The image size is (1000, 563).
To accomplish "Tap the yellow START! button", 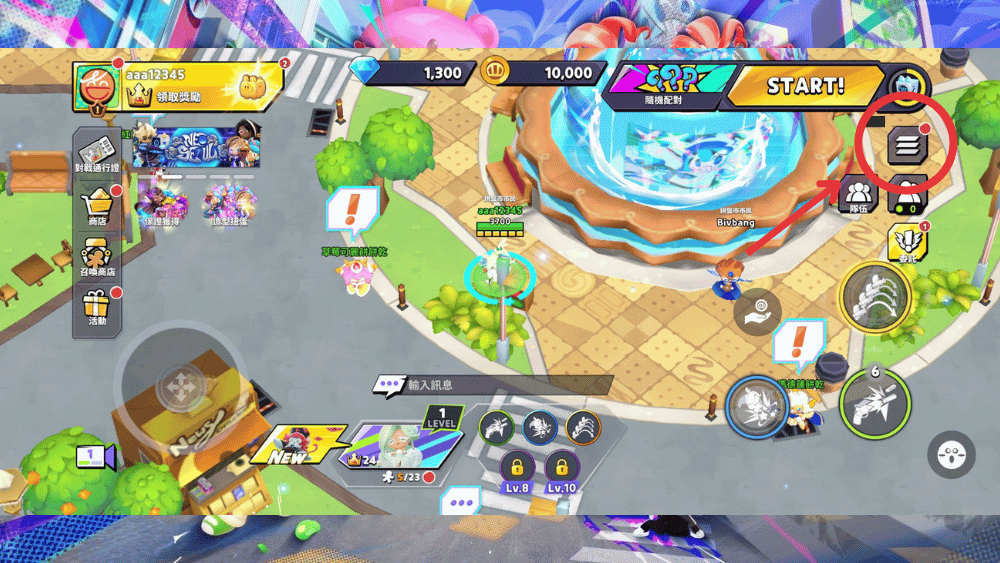I will click(803, 86).
